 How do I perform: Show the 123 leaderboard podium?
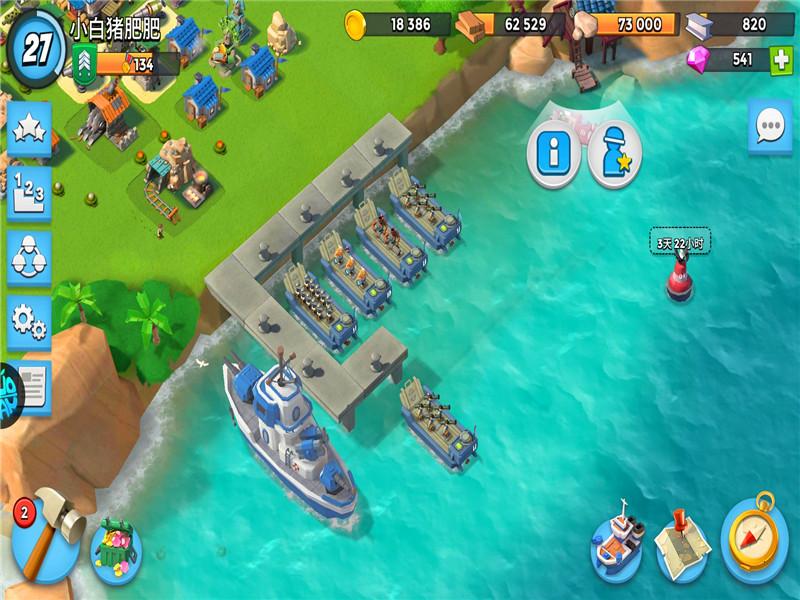[29, 194]
